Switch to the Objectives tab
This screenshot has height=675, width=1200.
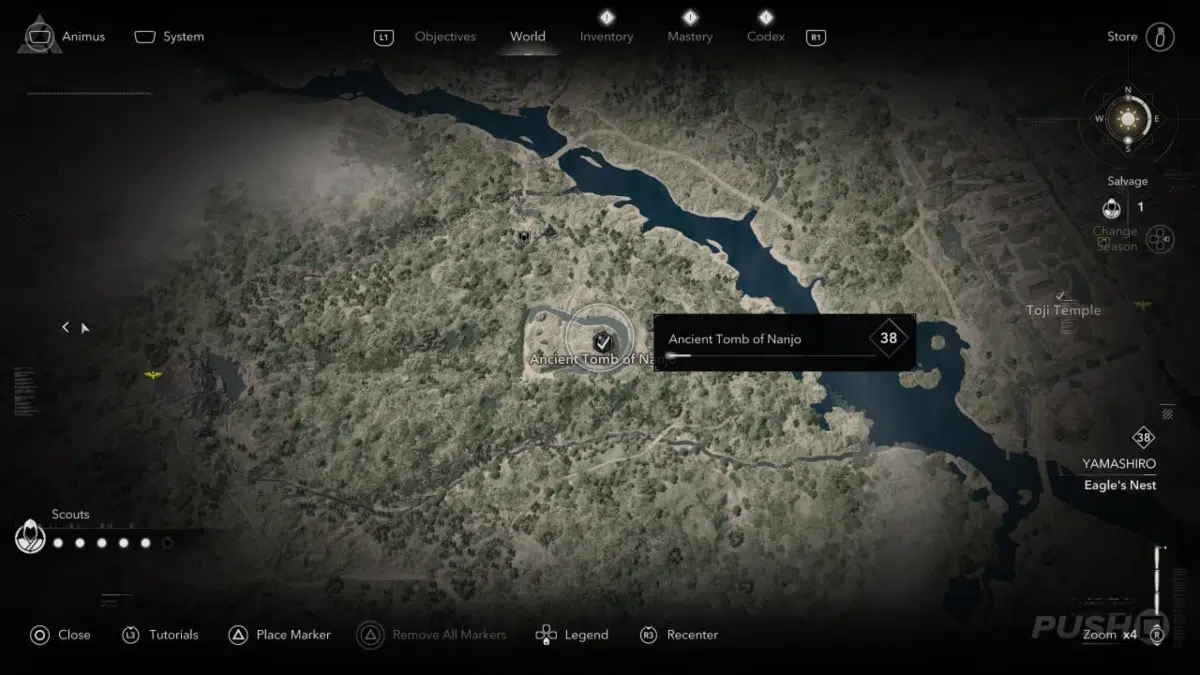pos(445,37)
